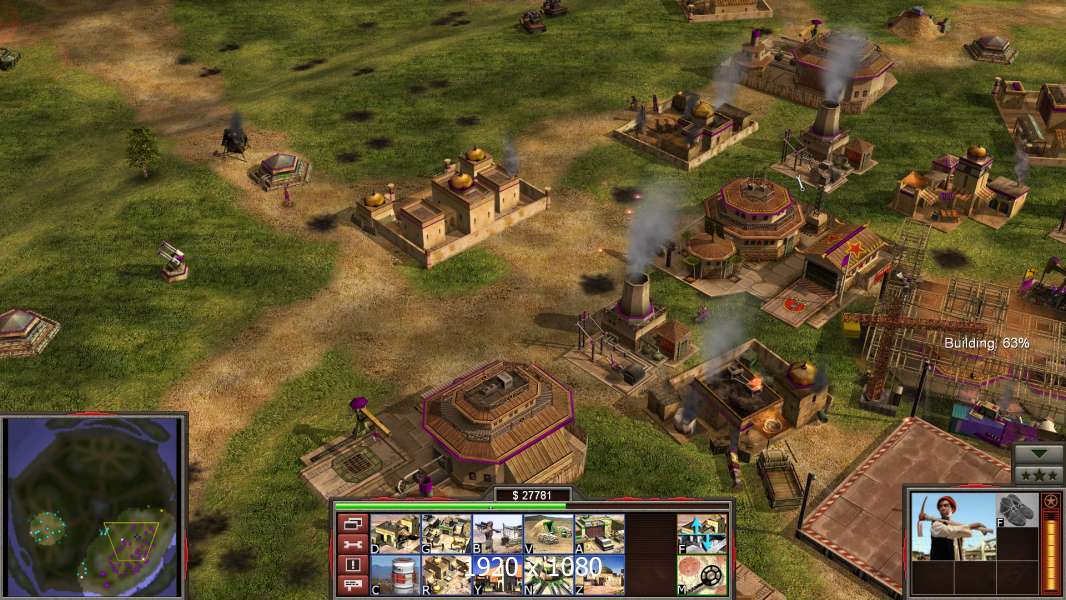
Task: Select the worker unit portrait
Action: tap(952, 526)
